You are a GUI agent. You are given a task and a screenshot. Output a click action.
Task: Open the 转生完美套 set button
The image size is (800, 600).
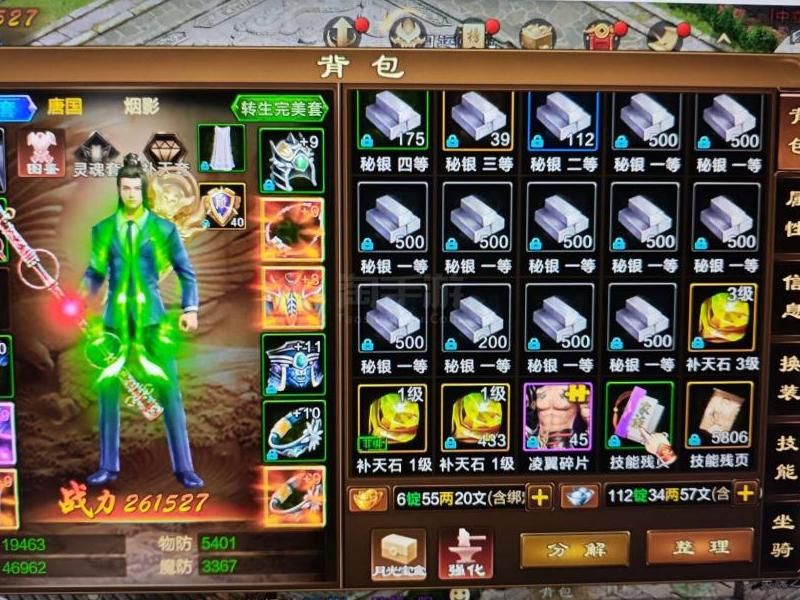[x=280, y=108]
